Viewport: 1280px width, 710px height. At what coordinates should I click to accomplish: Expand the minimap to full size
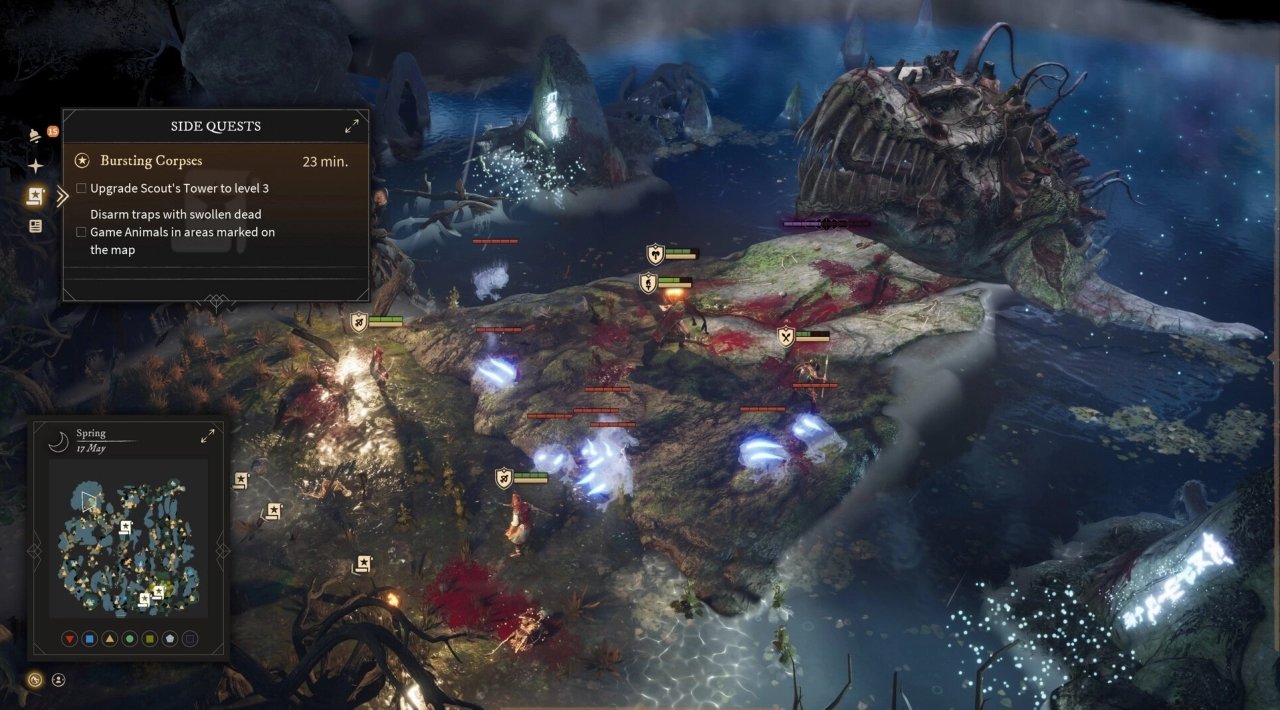[x=208, y=436]
